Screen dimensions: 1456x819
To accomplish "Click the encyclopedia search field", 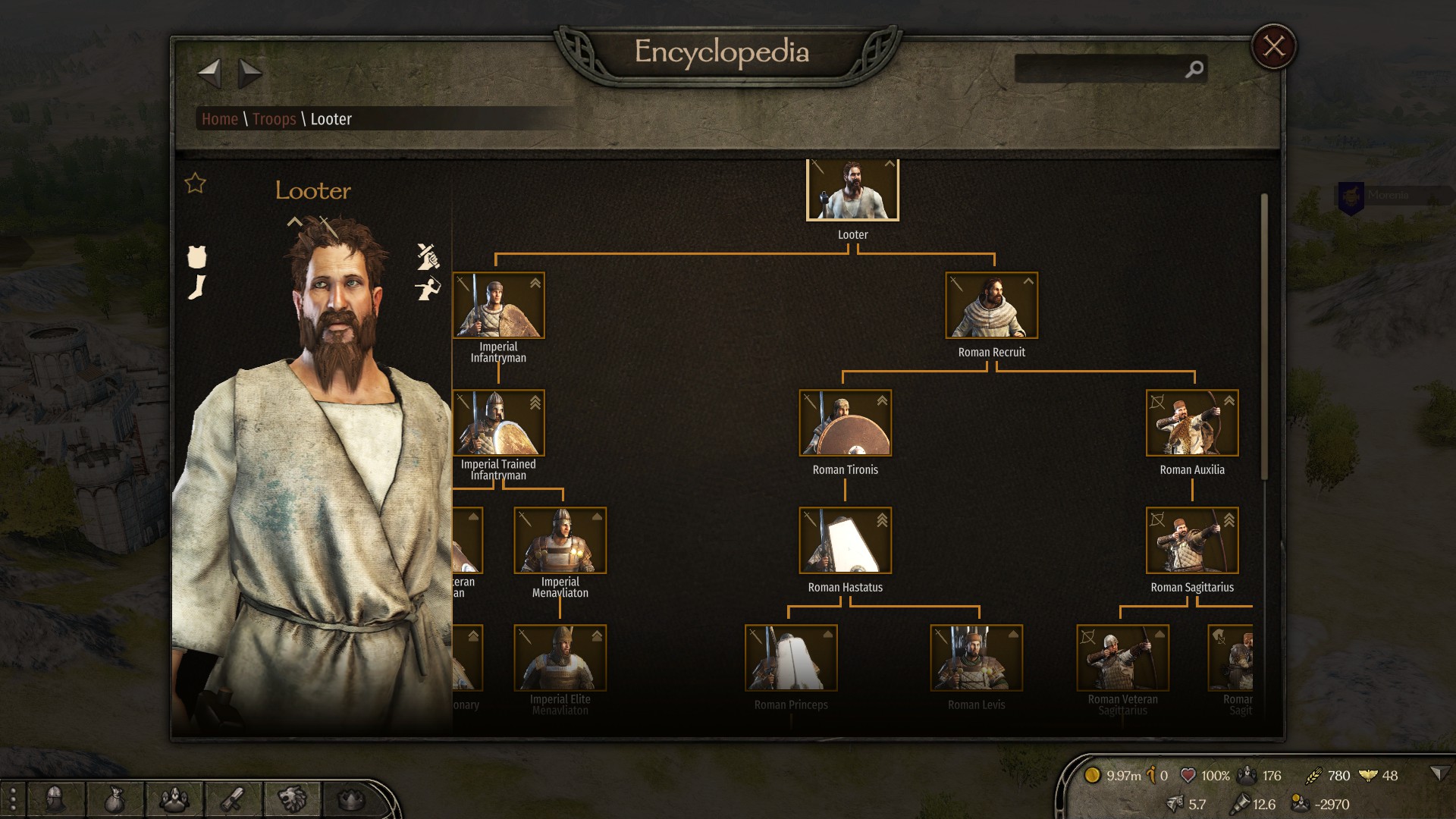I will click(1100, 69).
